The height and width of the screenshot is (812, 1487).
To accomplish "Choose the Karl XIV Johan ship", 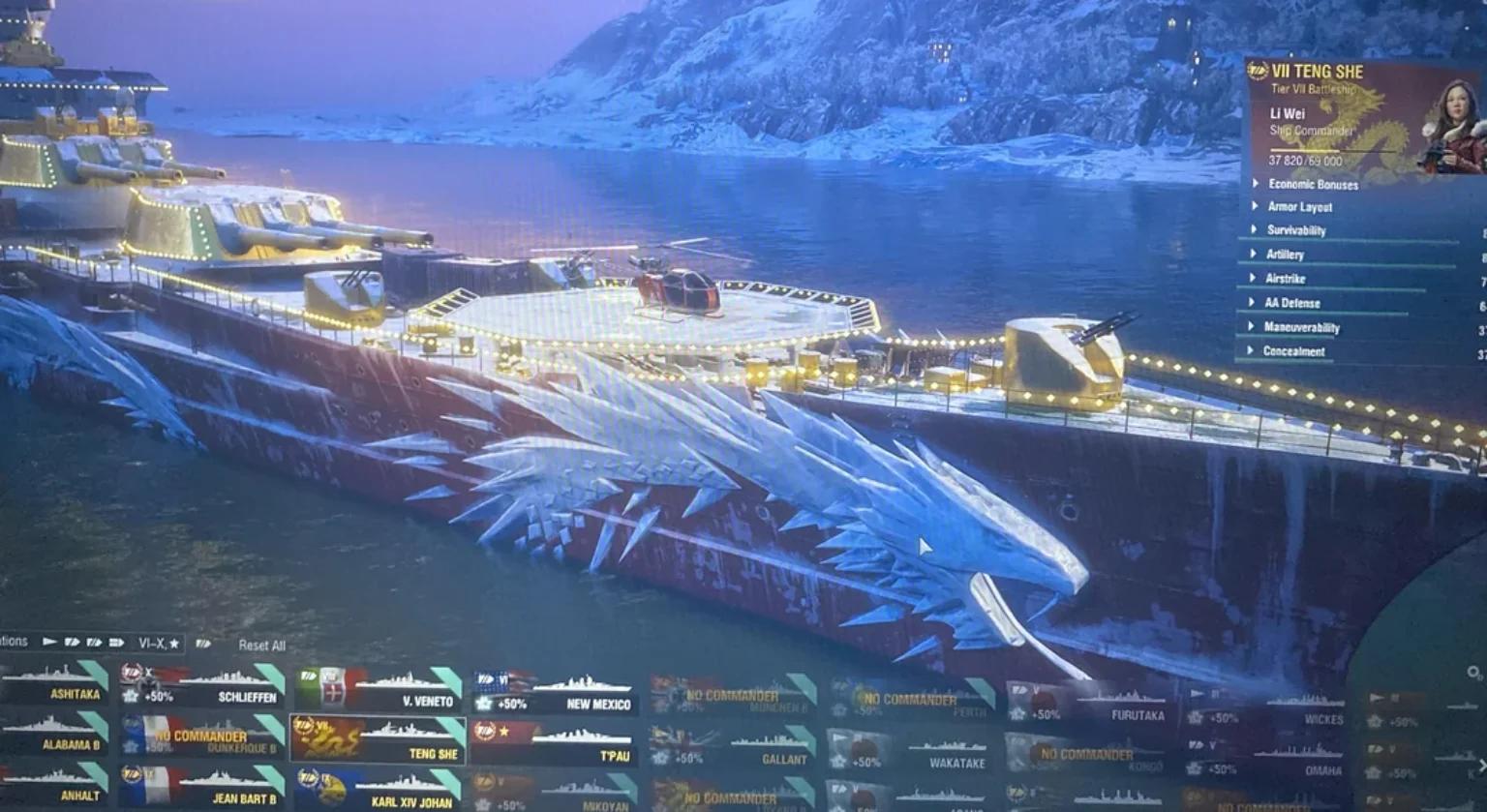I will [379, 789].
